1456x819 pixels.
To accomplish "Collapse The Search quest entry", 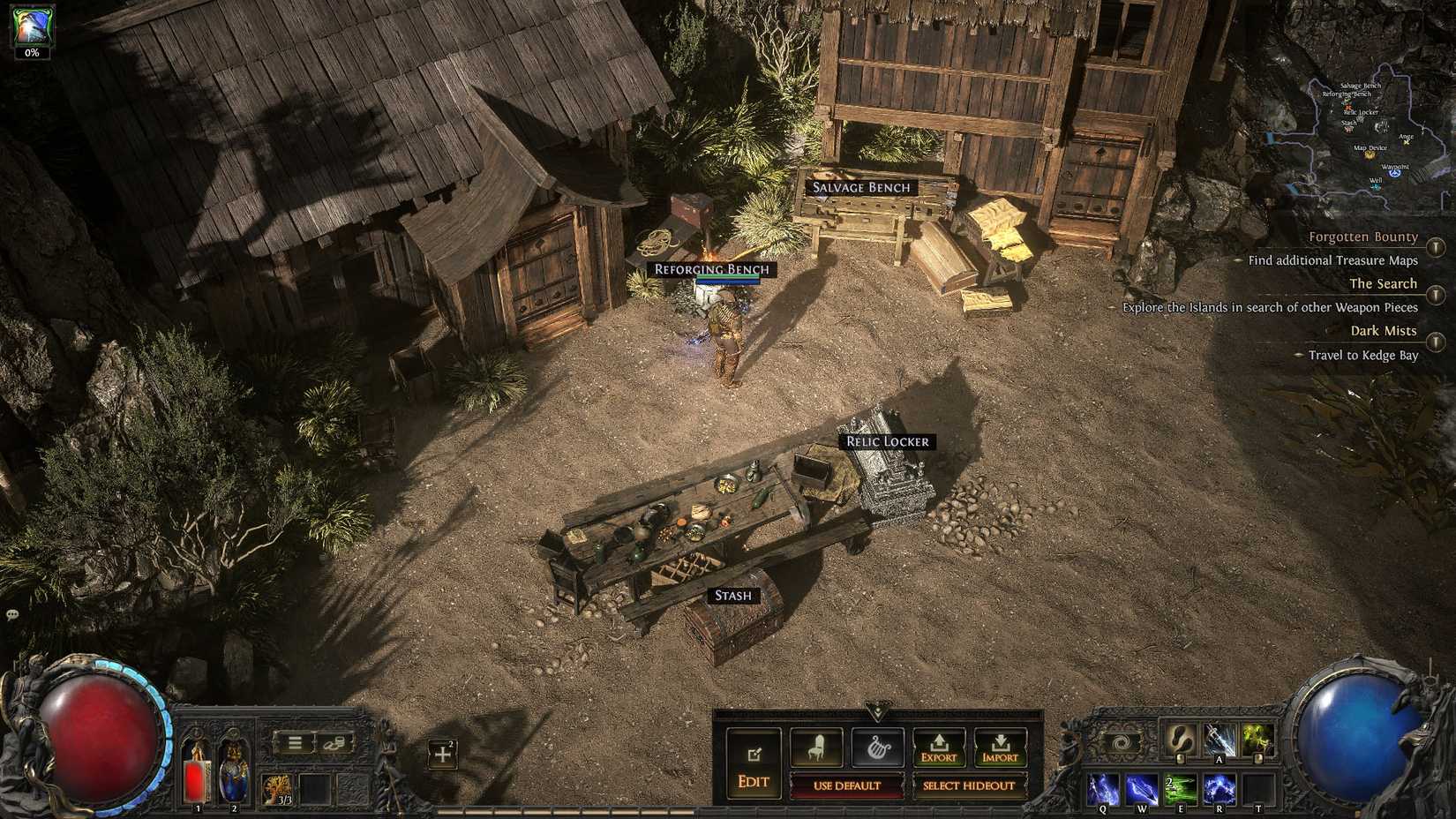I will (x=1383, y=283).
